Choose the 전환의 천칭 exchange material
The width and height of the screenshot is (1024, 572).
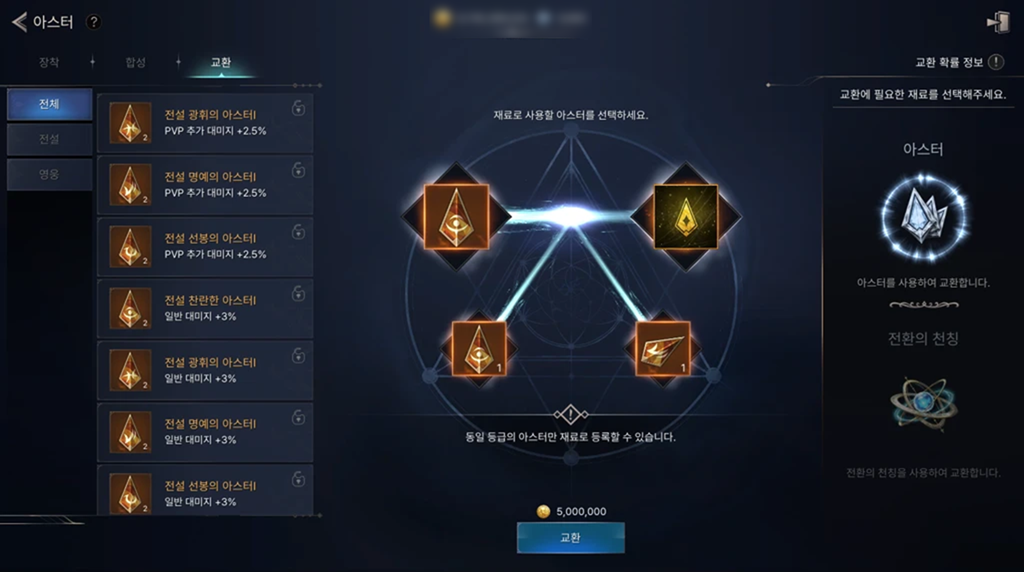point(923,404)
